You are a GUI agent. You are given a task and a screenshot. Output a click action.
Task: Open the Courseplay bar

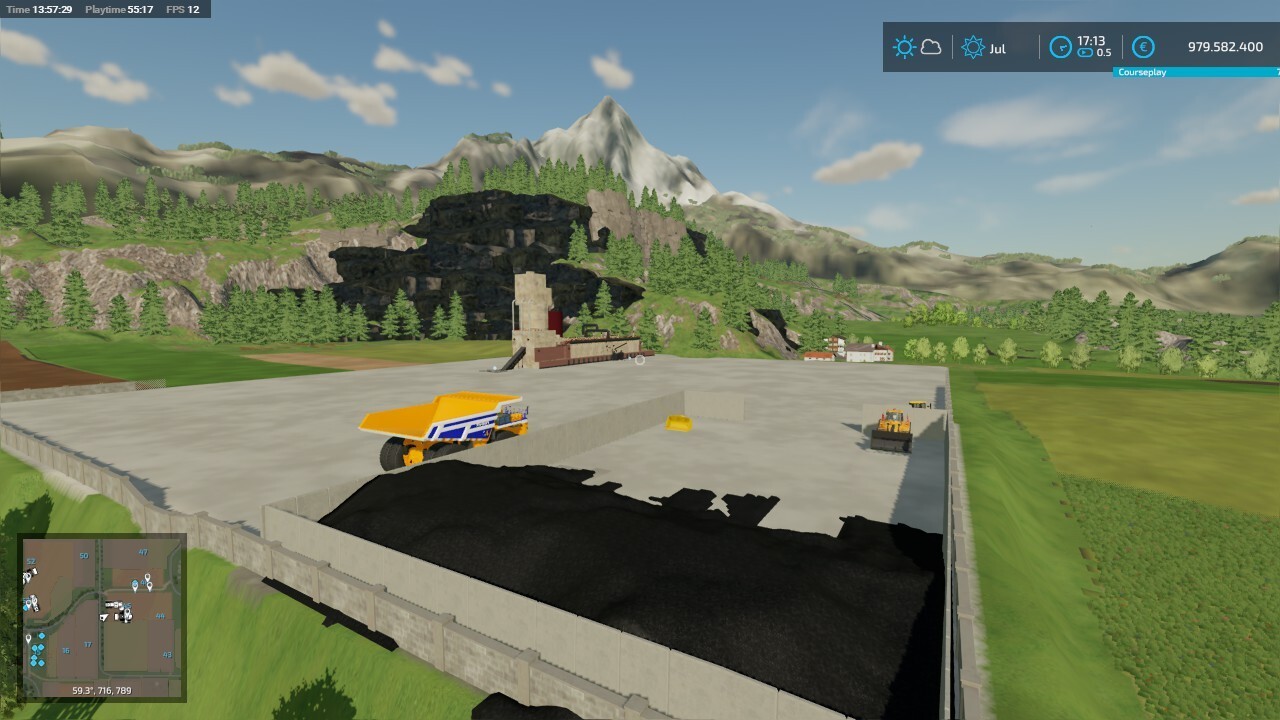tap(1196, 72)
